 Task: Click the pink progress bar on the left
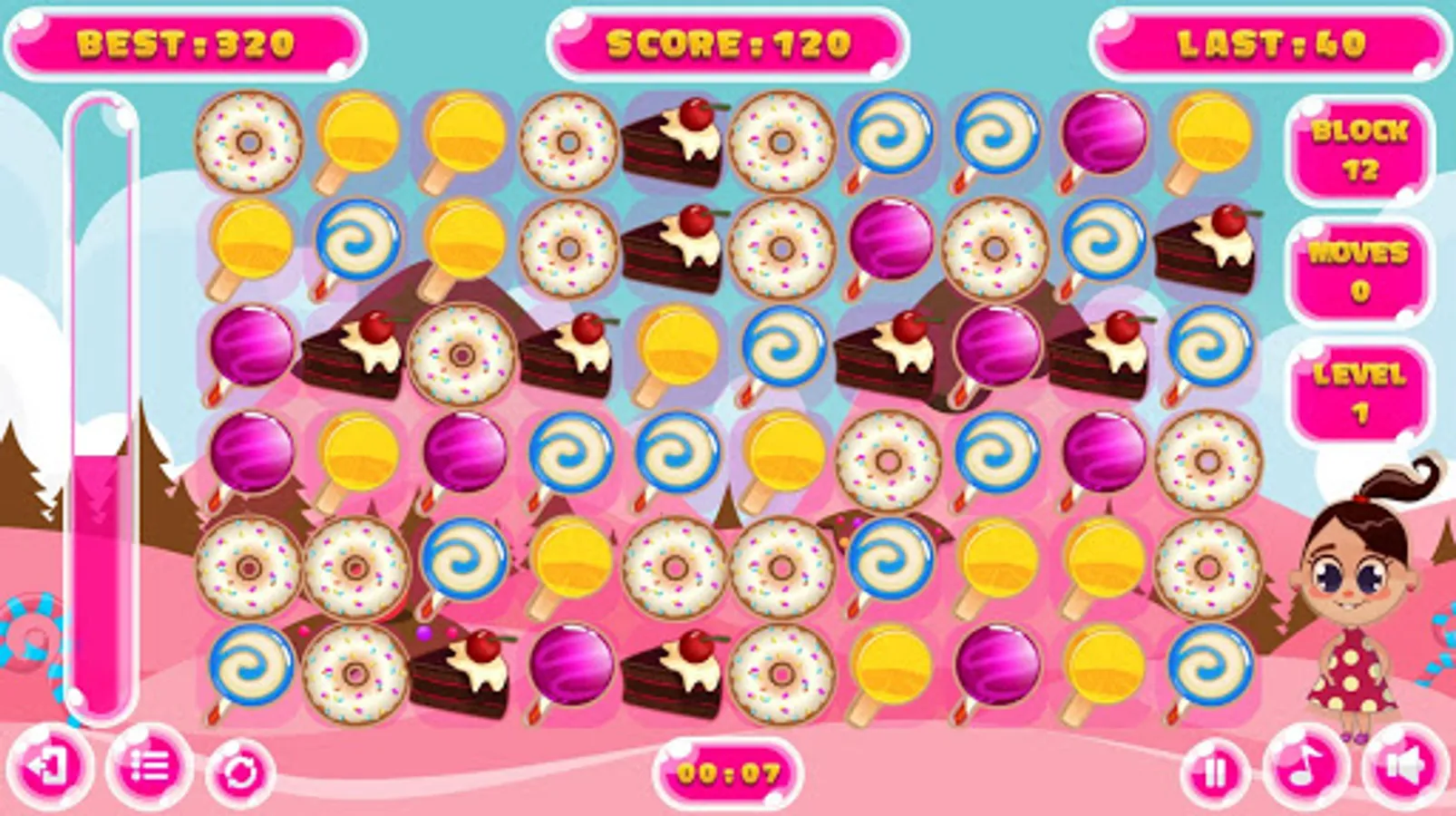(x=102, y=544)
